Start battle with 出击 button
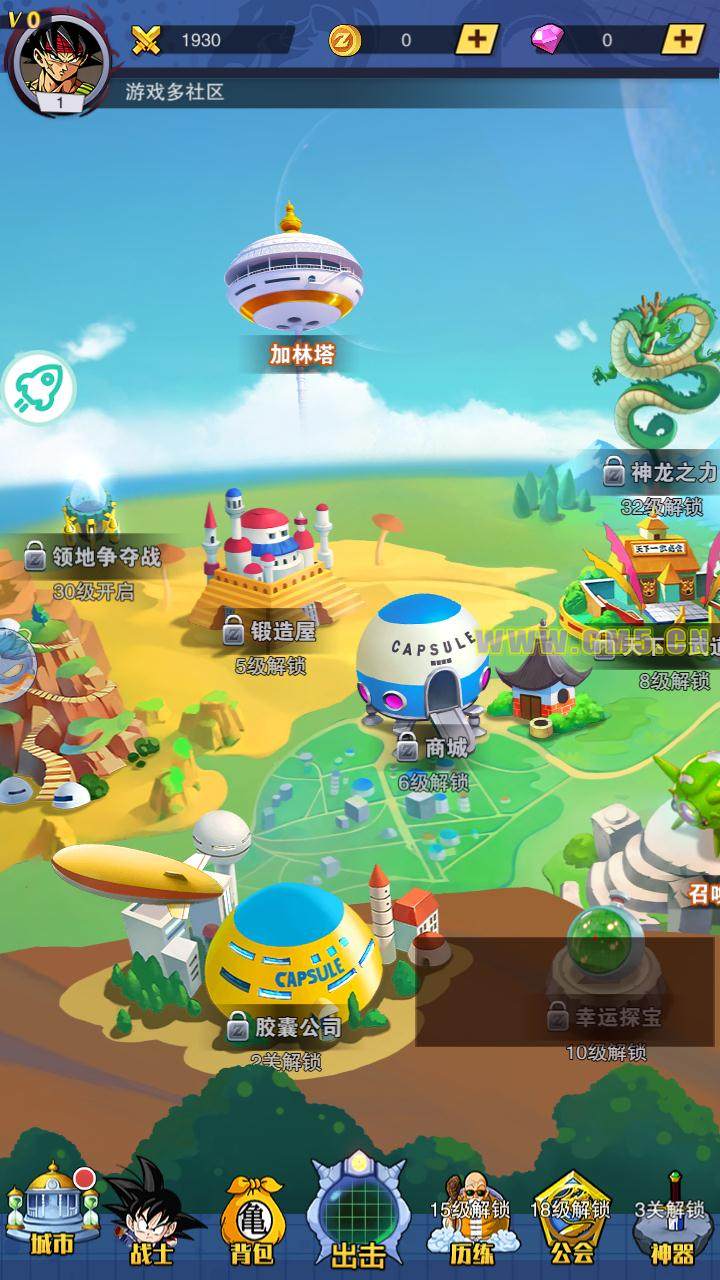720x1280 pixels. 358,1212
